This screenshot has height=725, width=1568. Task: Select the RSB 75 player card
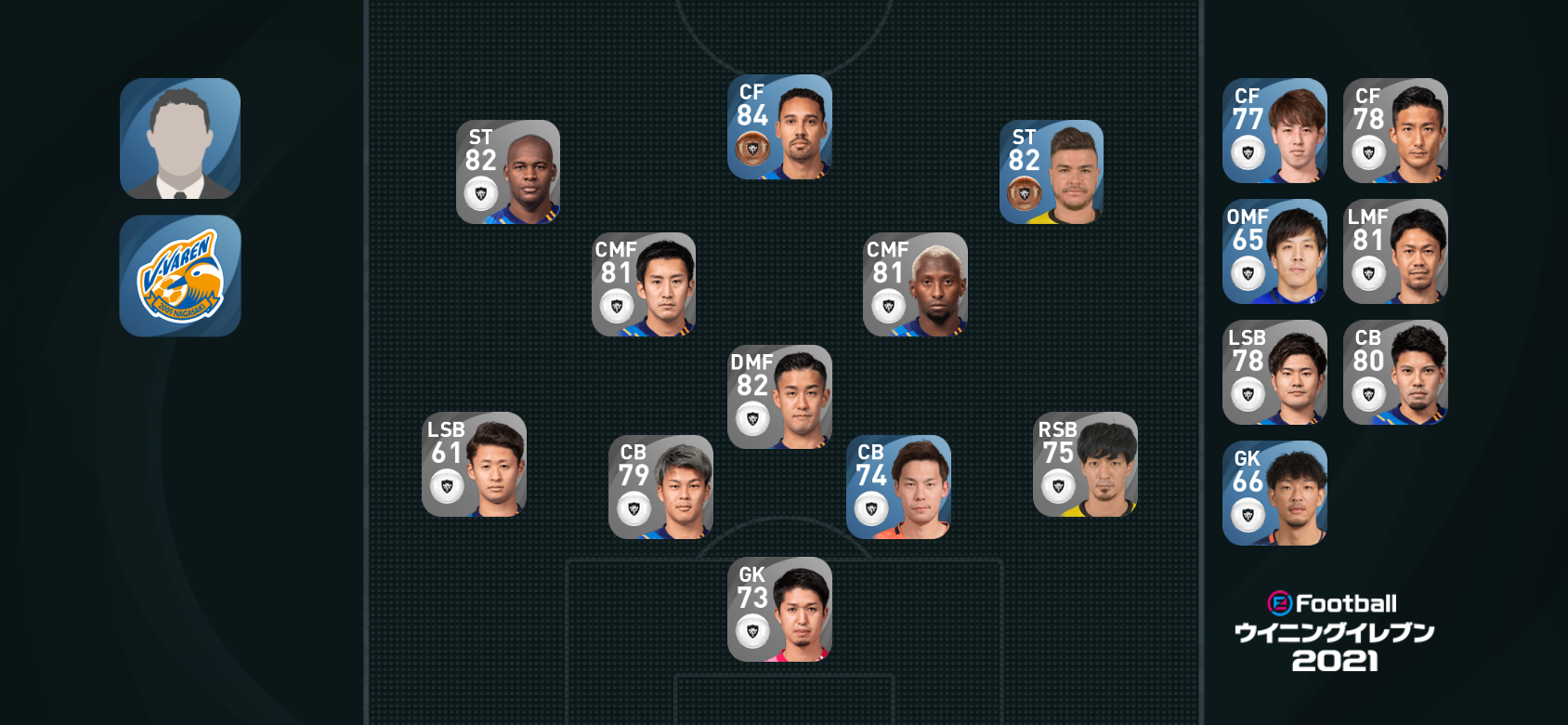pyautogui.click(x=1085, y=464)
